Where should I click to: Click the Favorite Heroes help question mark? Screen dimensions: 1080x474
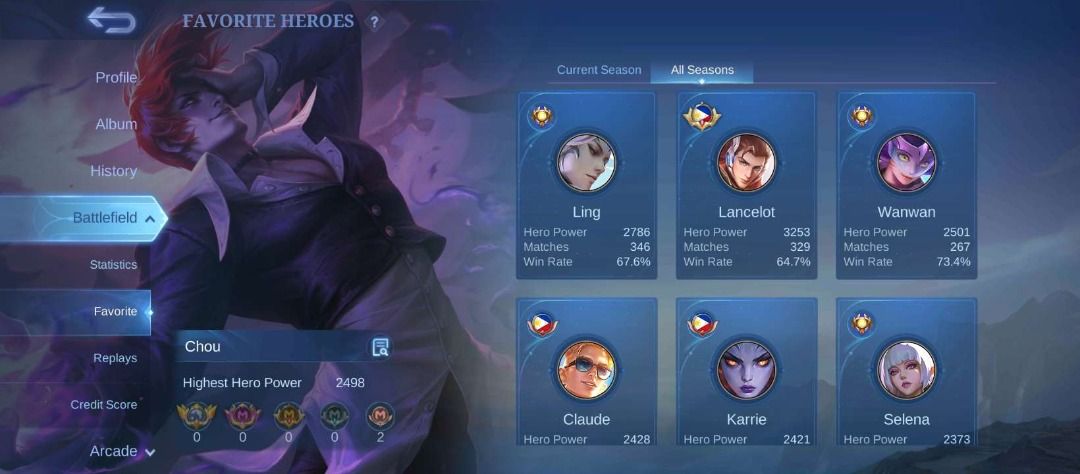click(375, 22)
